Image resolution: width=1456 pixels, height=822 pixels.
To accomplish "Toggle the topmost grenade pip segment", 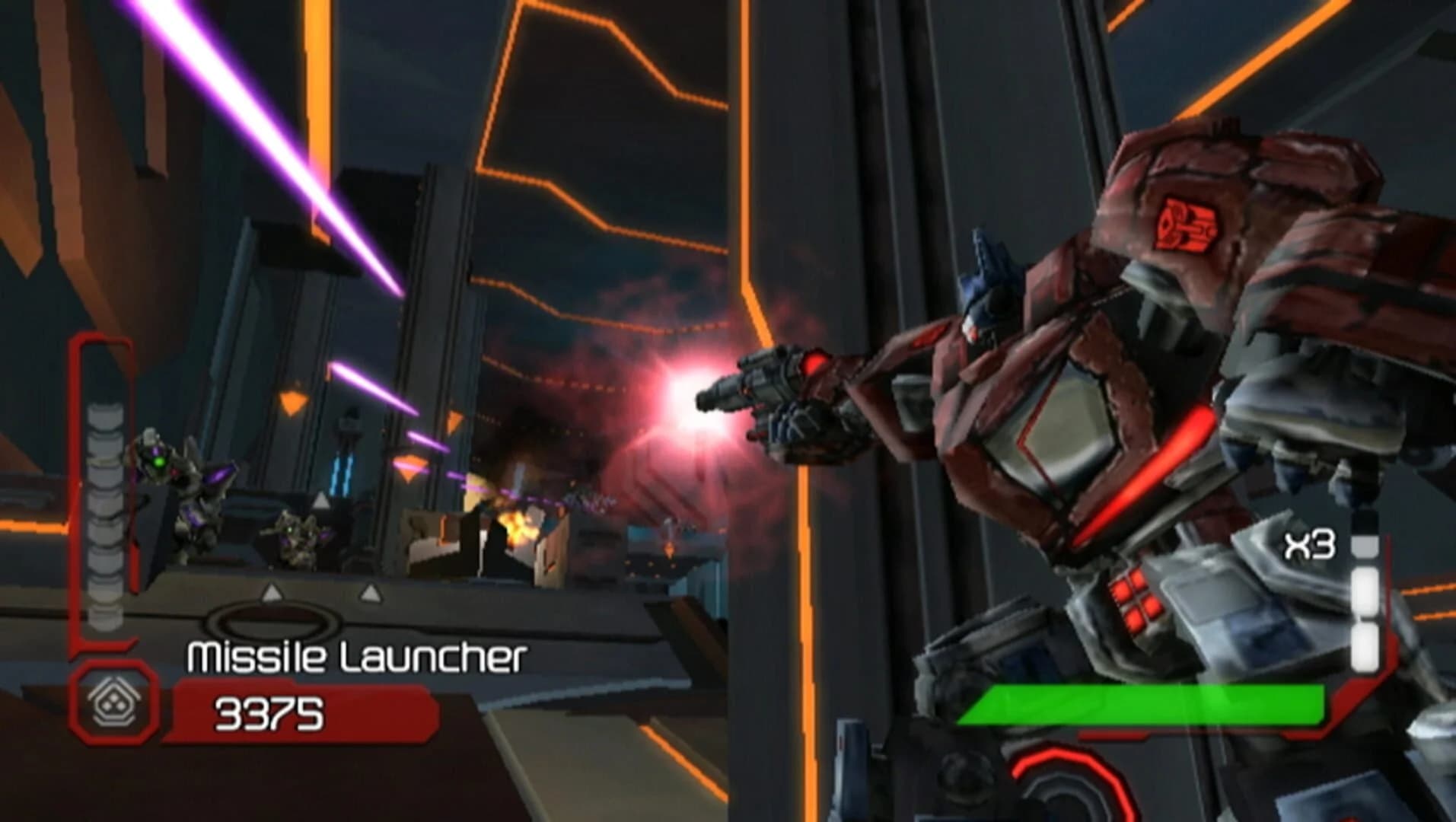I will click(1365, 546).
